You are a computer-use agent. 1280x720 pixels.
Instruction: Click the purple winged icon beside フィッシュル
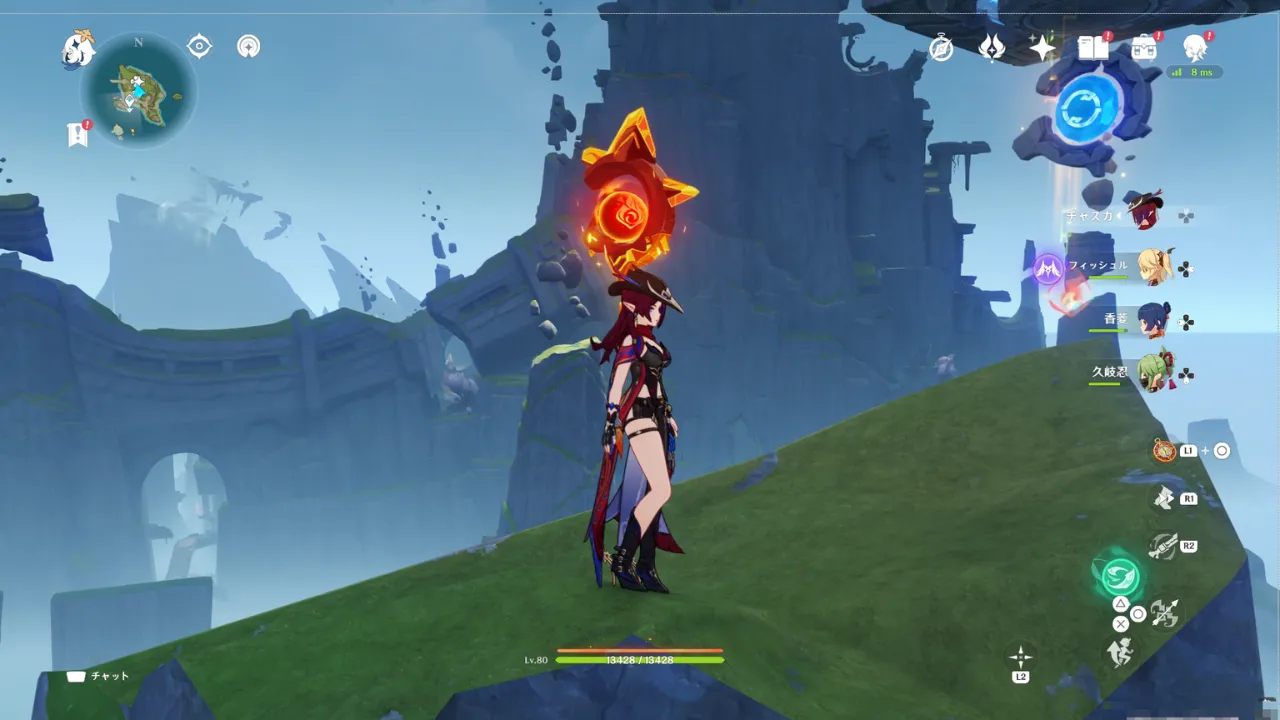point(1048,268)
